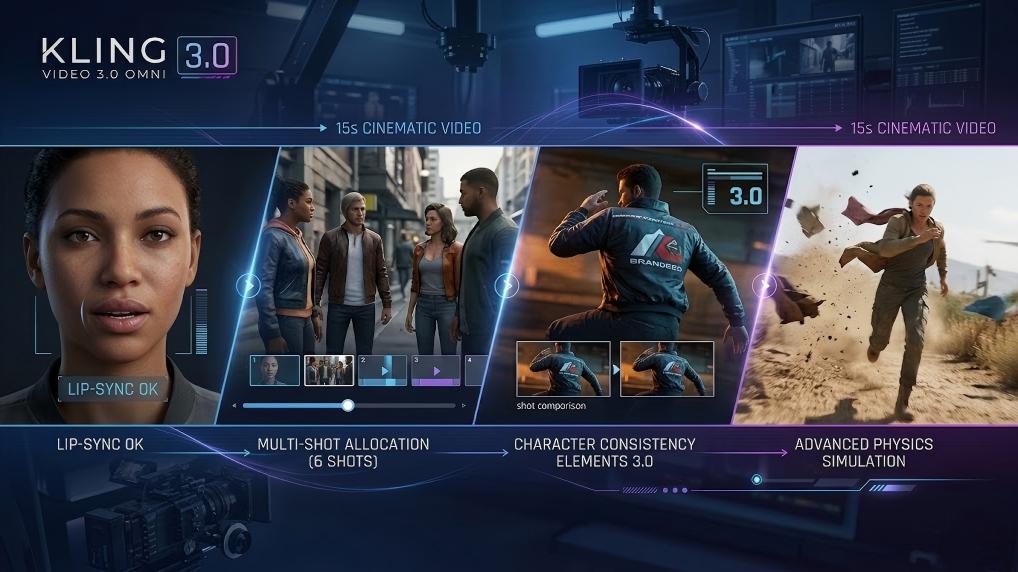Screen dimensions: 1018x572
Task: Click the LIP-SYNC OK badge on the face panel
Action: coord(107,389)
